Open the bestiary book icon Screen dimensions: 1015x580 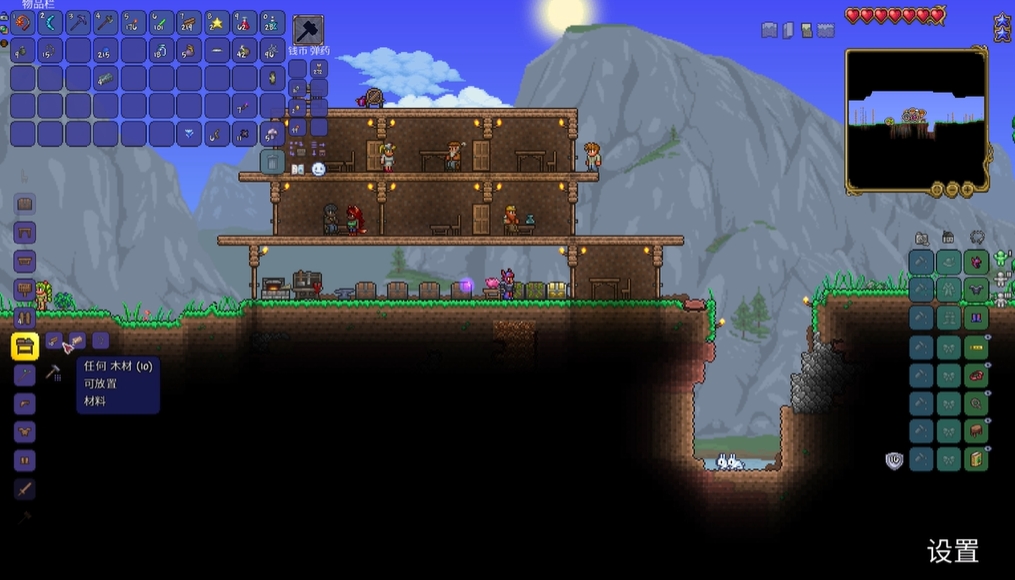tap(297, 169)
